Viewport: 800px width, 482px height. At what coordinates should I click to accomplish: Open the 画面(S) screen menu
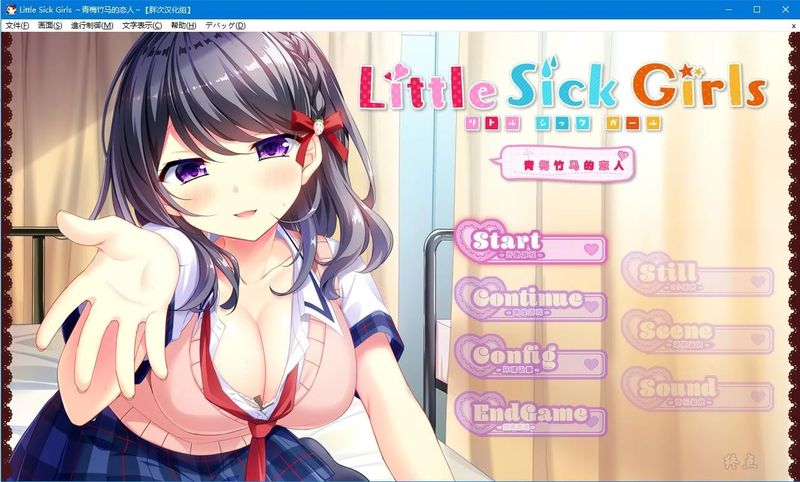click(50, 25)
